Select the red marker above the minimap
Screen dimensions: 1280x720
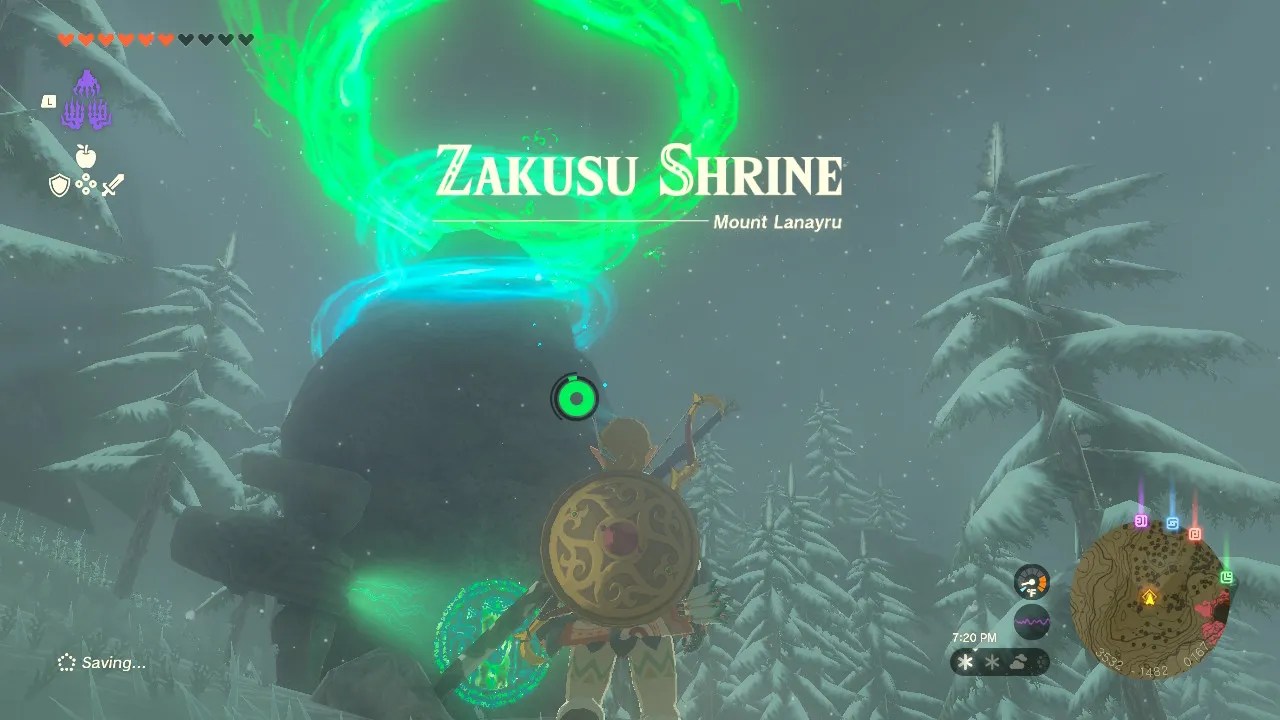coord(1195,534)
